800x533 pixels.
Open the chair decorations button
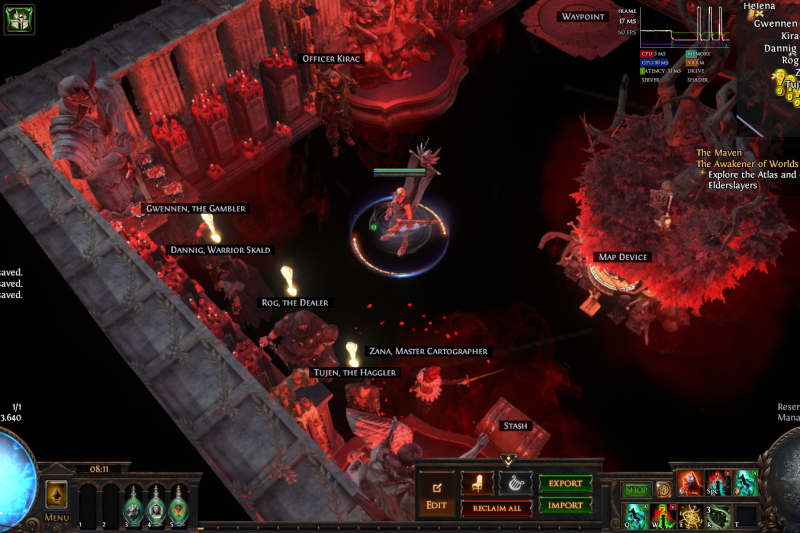pos(477,483)
